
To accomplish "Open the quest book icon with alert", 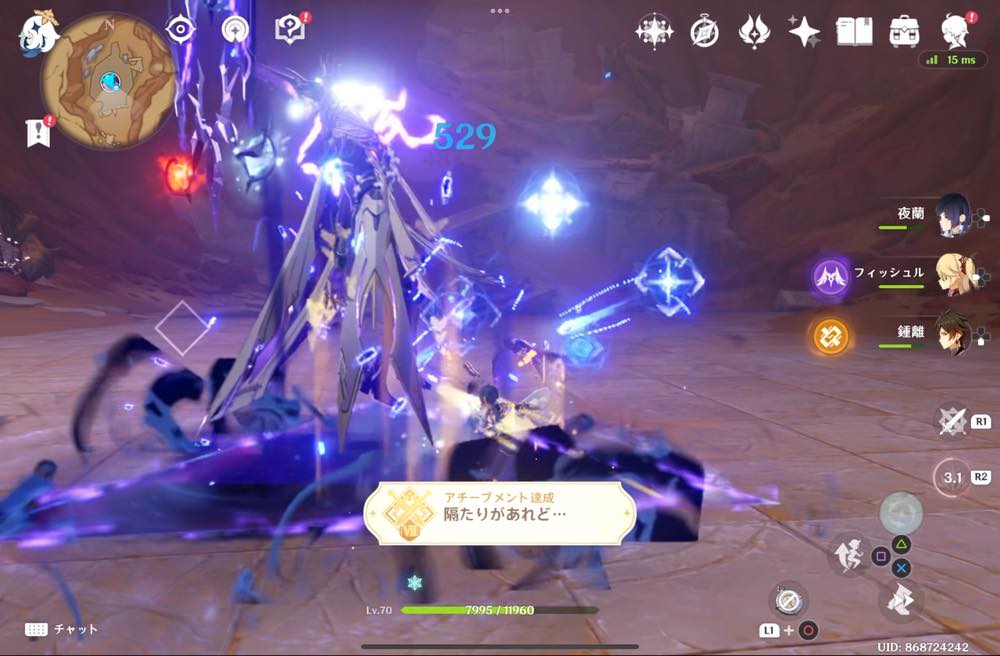I will (x=289, y=30).
